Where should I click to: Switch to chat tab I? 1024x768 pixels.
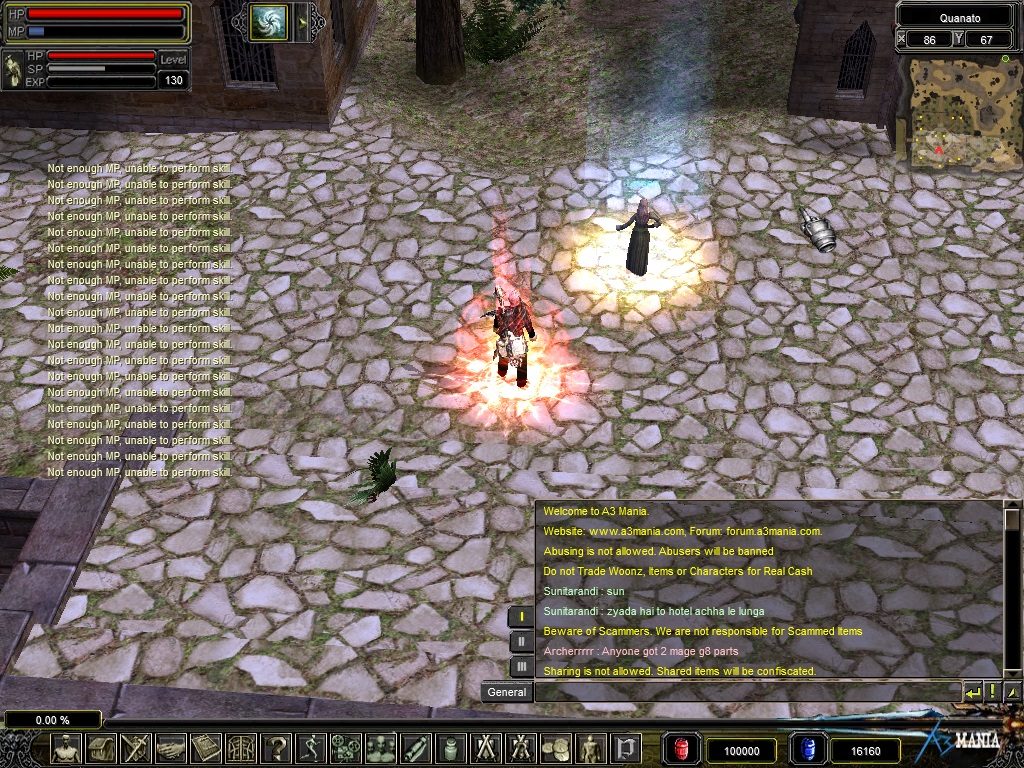521,617
